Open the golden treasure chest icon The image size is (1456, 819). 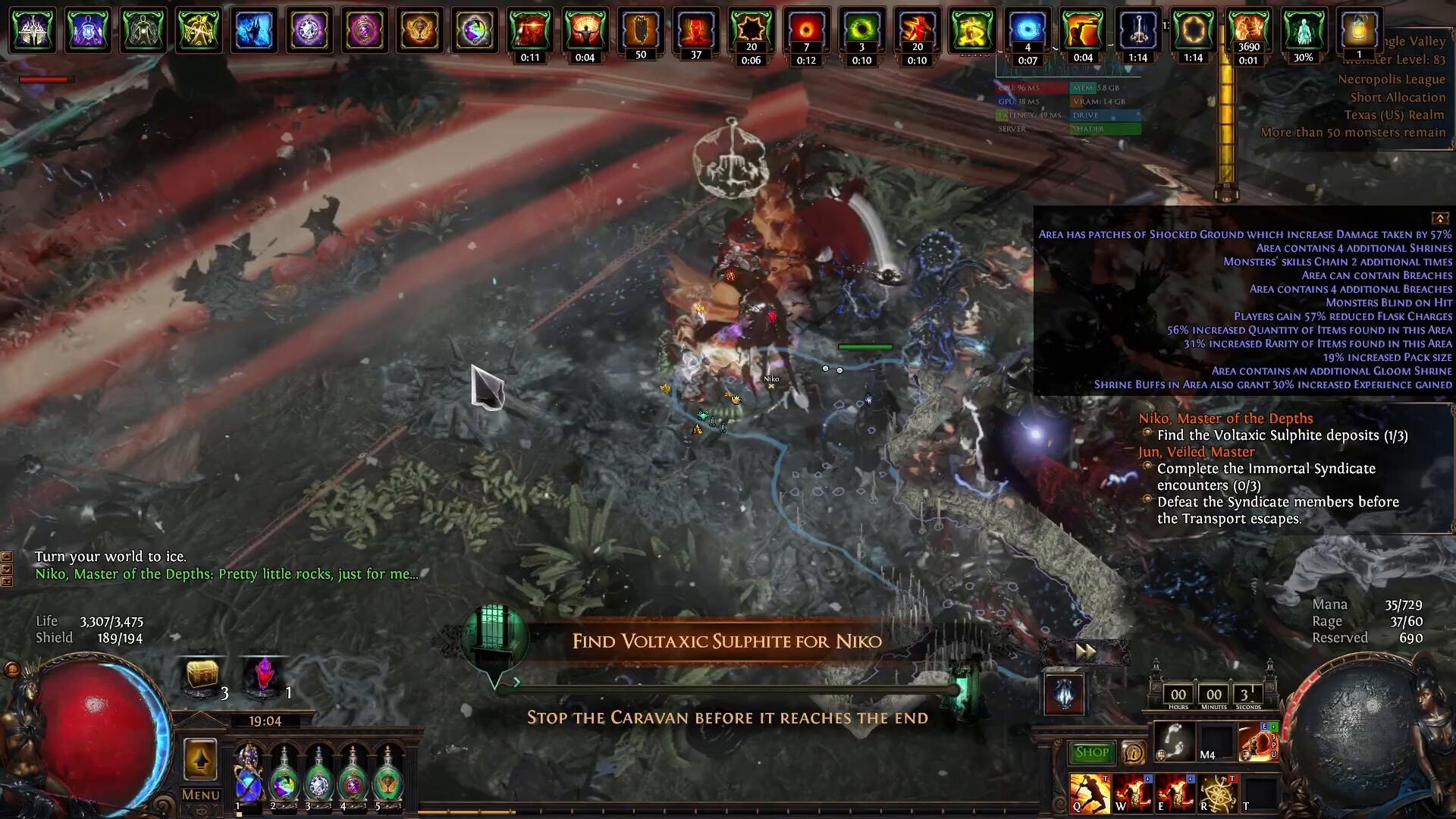coord(202,674)
